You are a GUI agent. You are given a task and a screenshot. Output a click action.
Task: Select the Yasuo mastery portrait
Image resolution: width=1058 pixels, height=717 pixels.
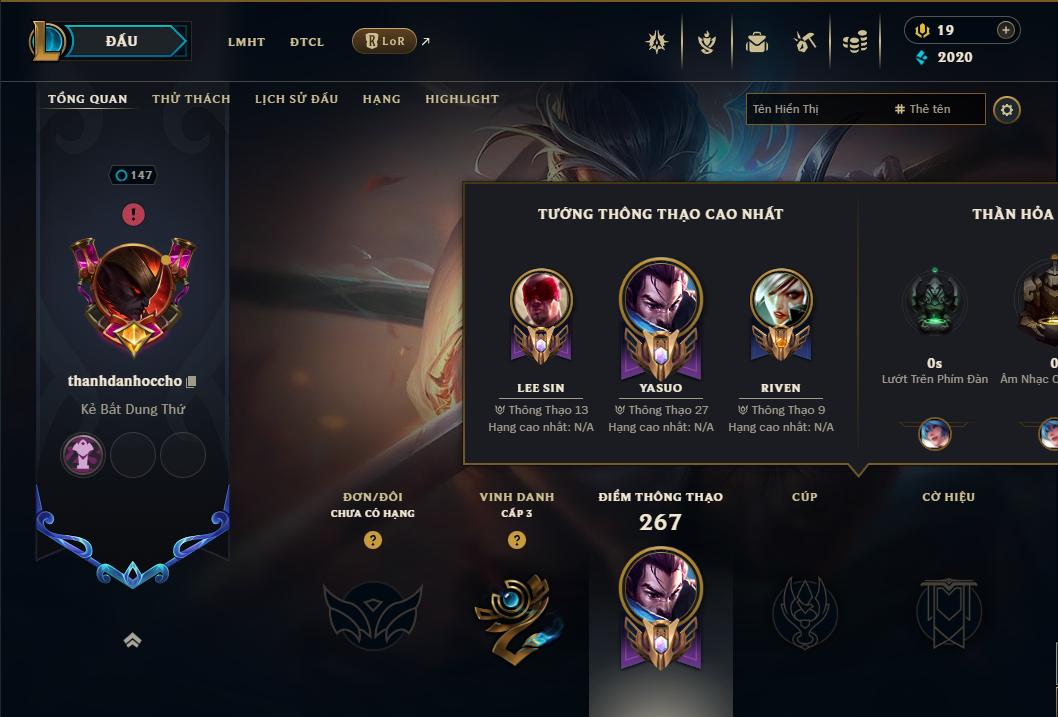click(661, 299)
